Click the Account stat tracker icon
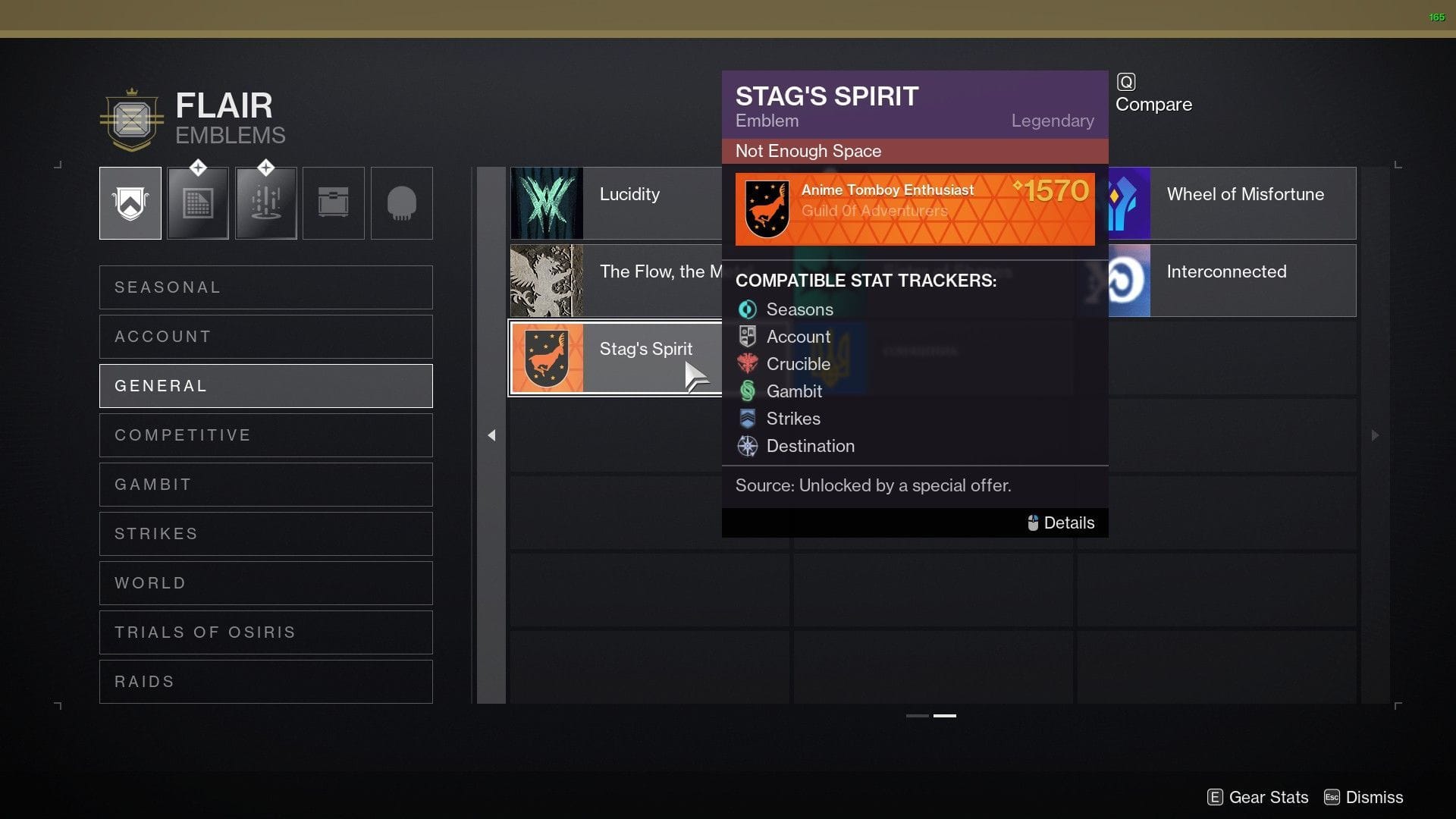1456x819 pixels. click(x=748, y=337)
